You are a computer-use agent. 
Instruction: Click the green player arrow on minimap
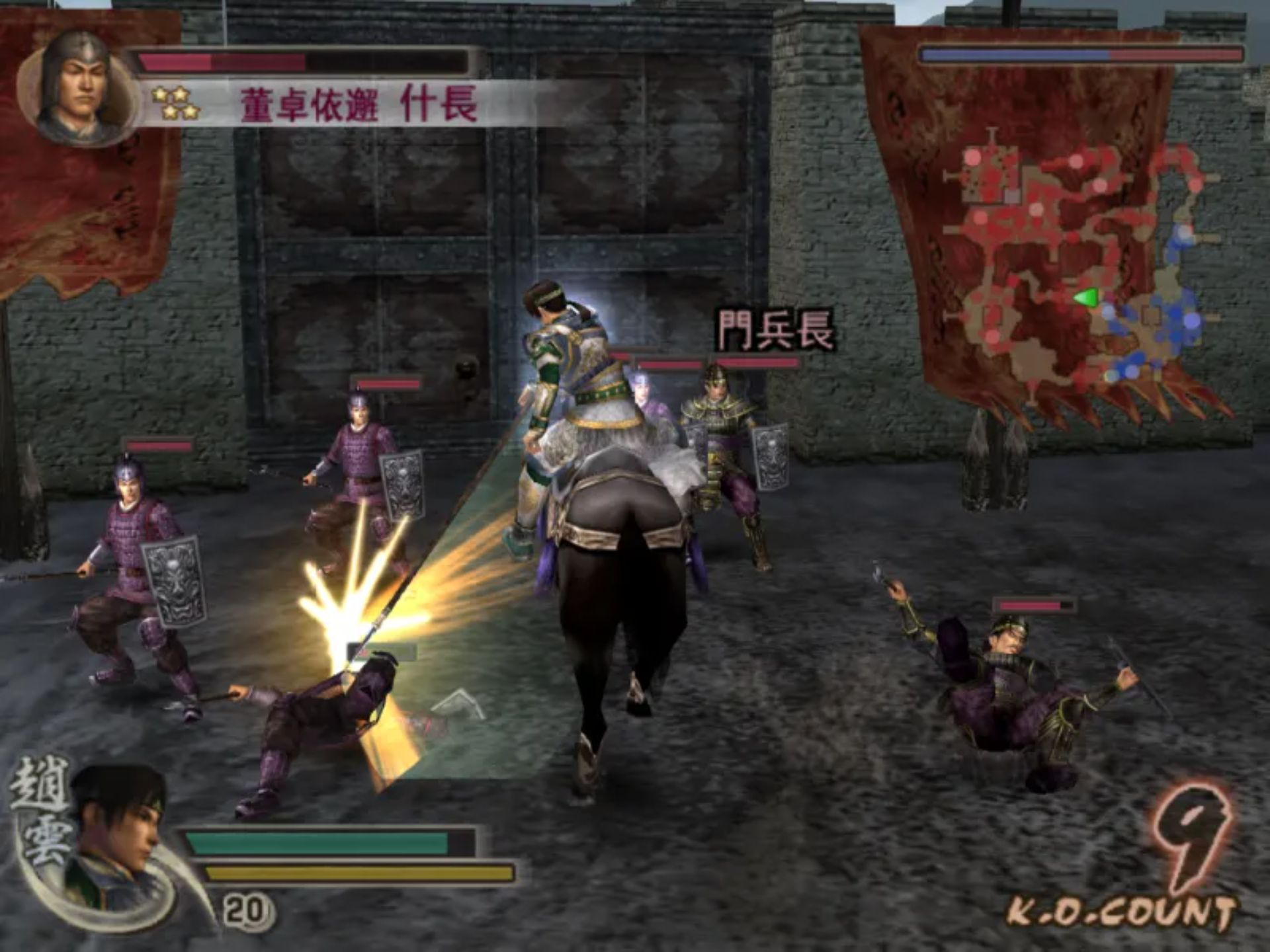(x=1085, y=297)
